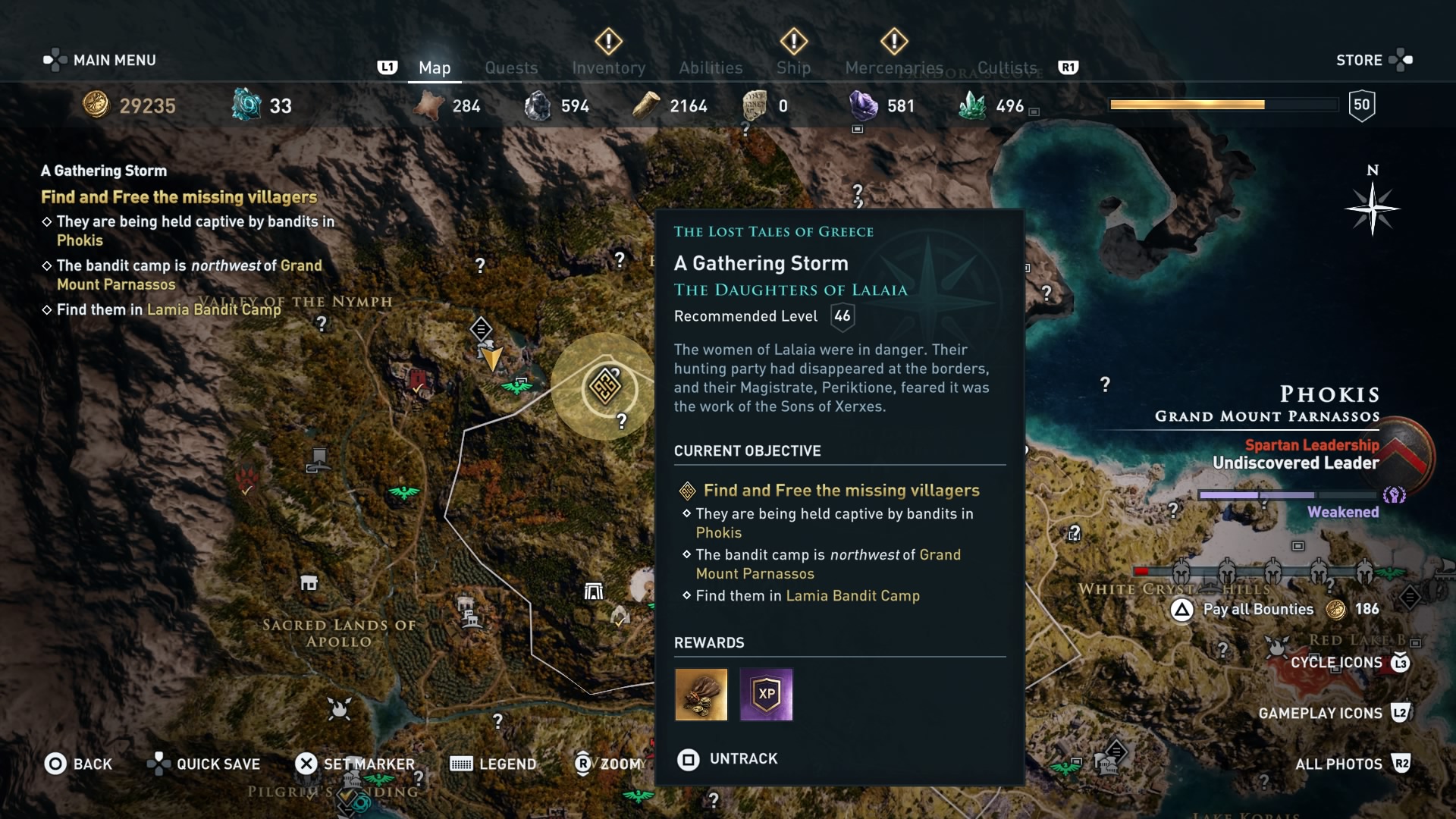Switch to the Quests tab
Image resolution: width=1456 pixels, height=819 pixels.
click(x=511, y=67)
